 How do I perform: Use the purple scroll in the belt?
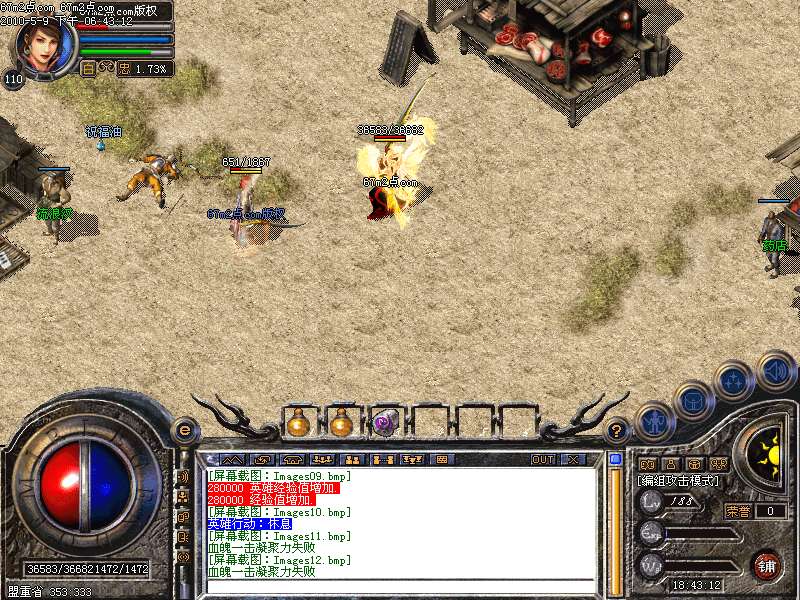pos(385,423)
